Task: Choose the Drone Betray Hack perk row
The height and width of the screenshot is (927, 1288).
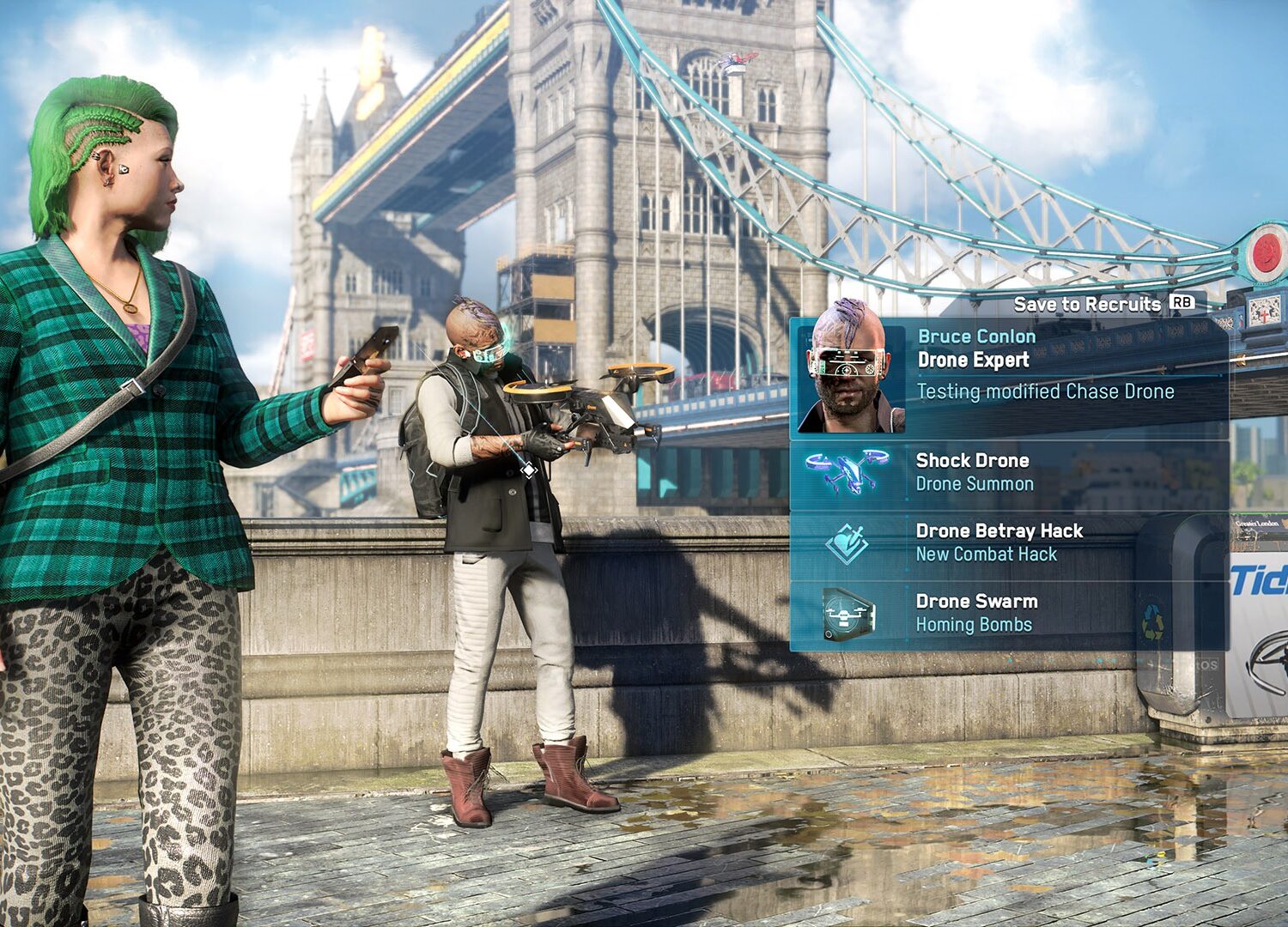Action: click(x=1009, y=543)
